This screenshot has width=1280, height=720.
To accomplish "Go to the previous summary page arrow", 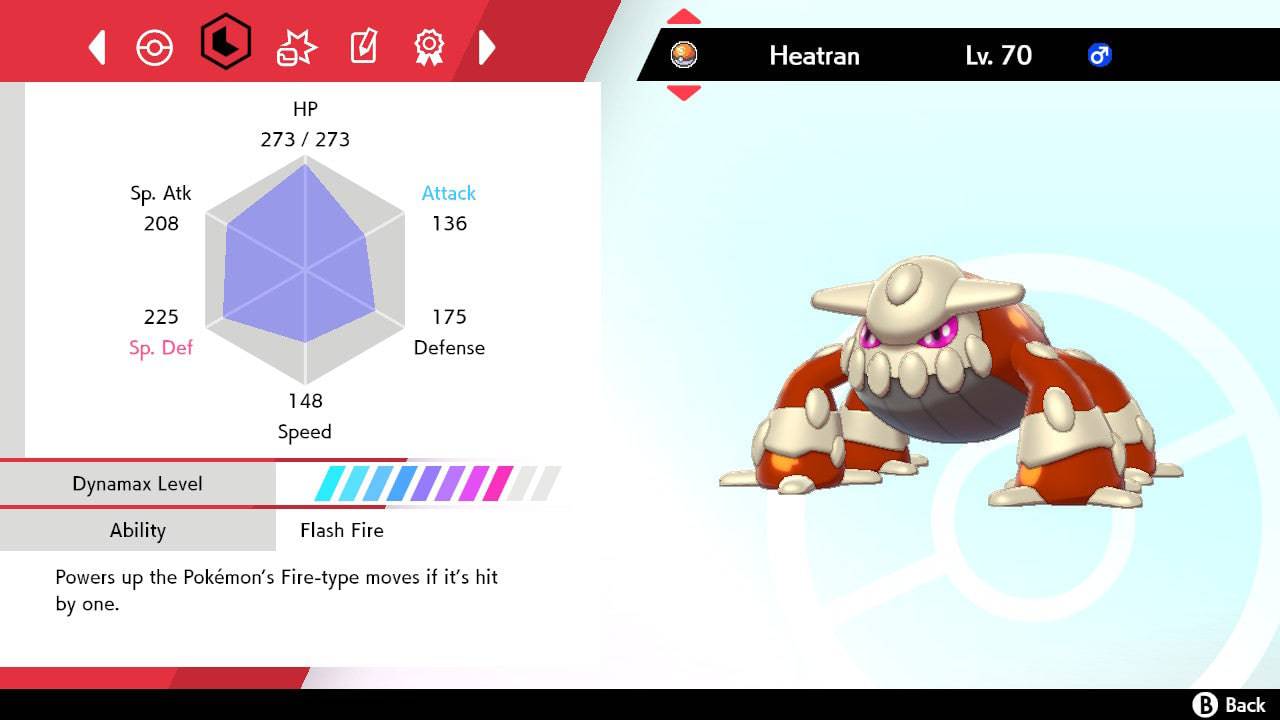I will coord(97,47).
